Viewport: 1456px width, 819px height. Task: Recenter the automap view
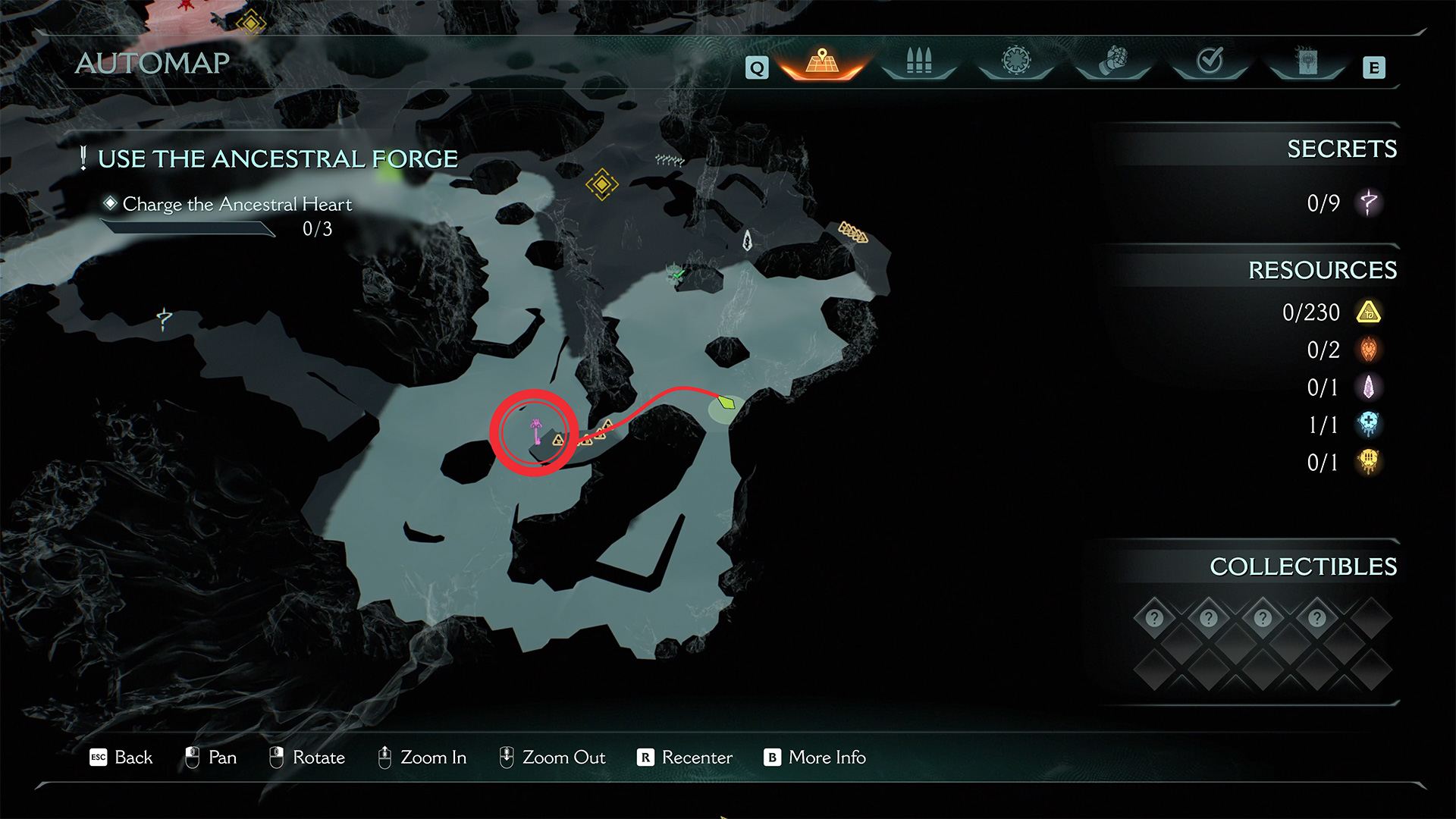(685, 758)
